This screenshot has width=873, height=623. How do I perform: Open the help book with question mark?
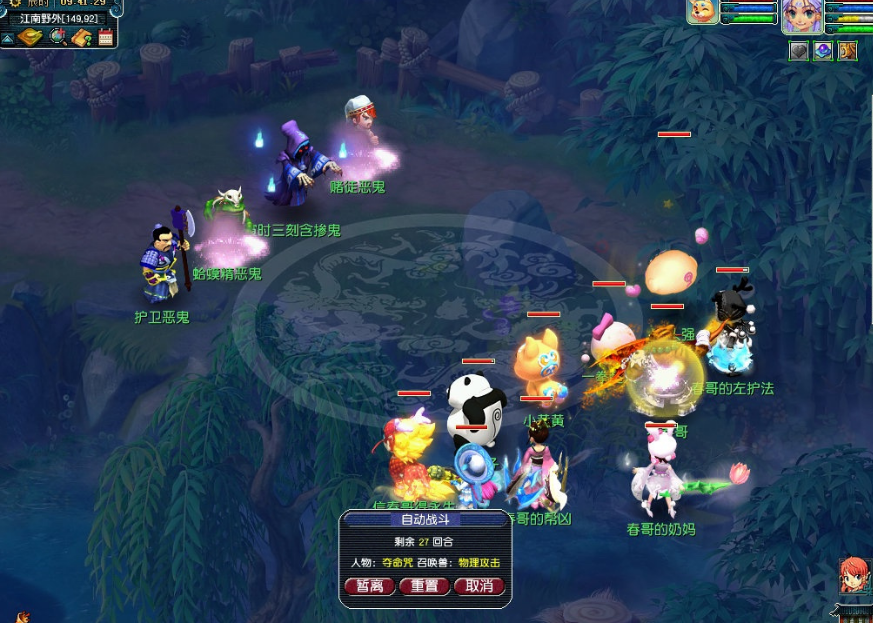tap(82, 38)
